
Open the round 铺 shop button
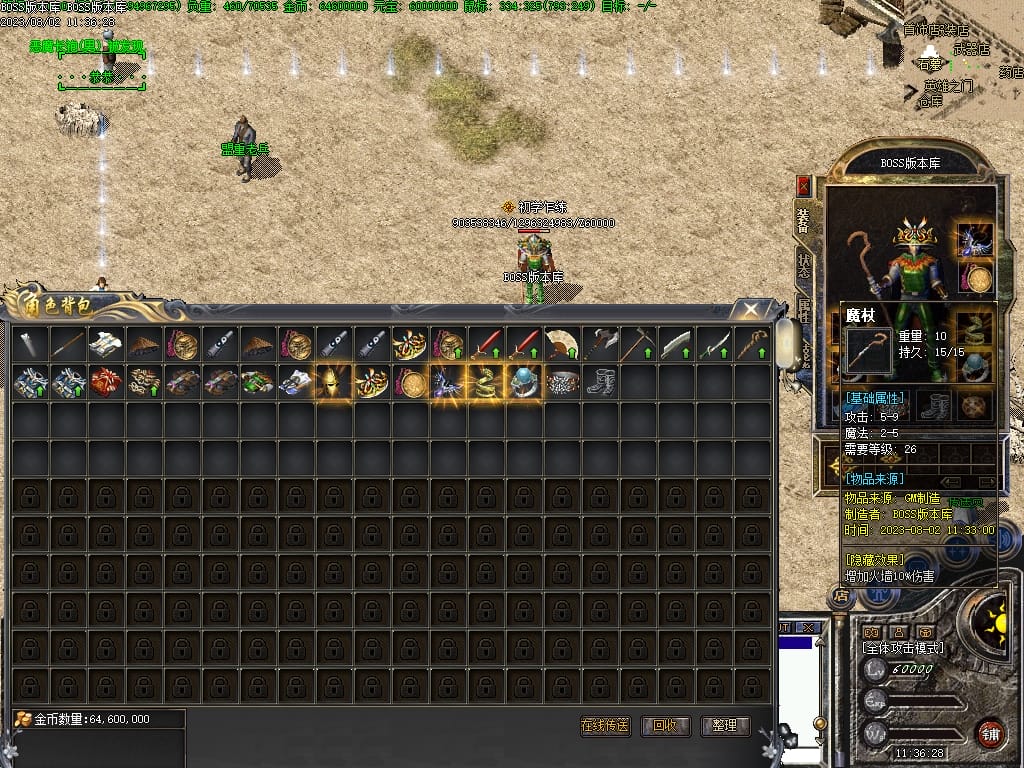(990, 733)
